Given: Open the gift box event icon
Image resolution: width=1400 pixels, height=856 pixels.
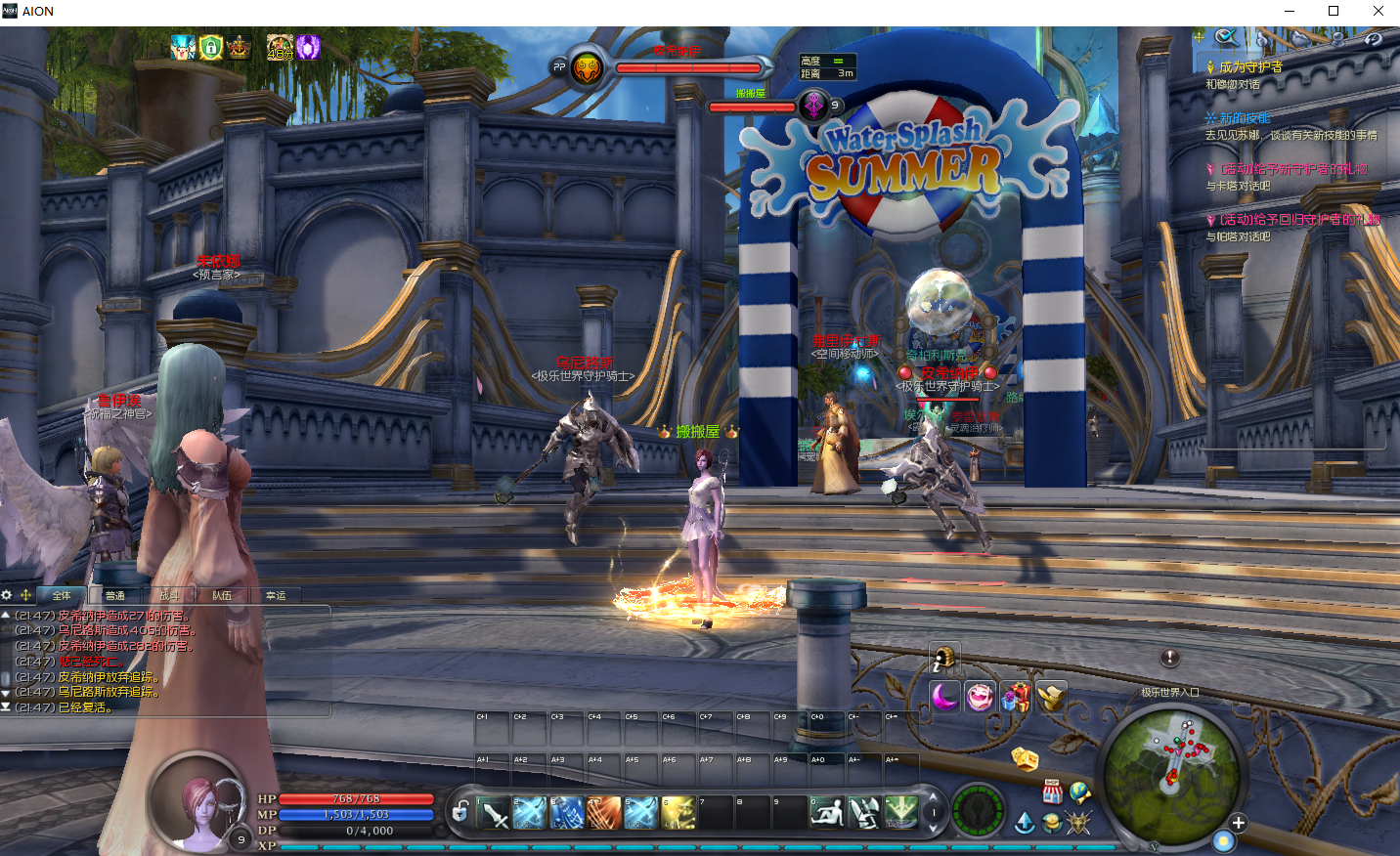Looking at the screenshot, I should [1016, 697].
